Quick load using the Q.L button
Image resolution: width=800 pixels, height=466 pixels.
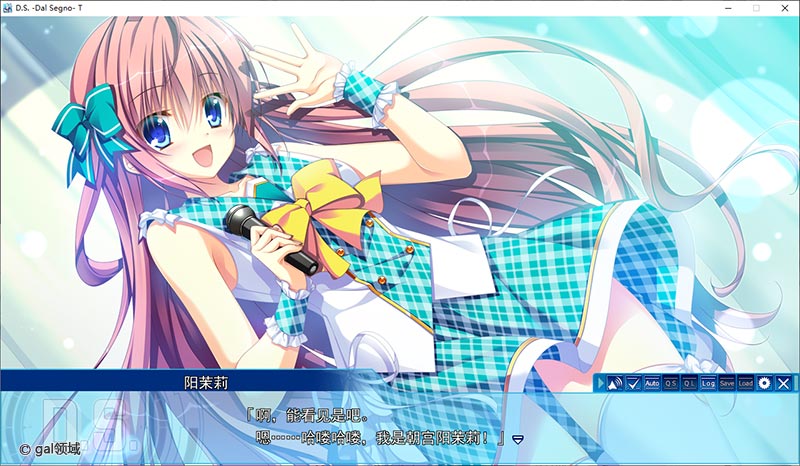tap(689, 383)
